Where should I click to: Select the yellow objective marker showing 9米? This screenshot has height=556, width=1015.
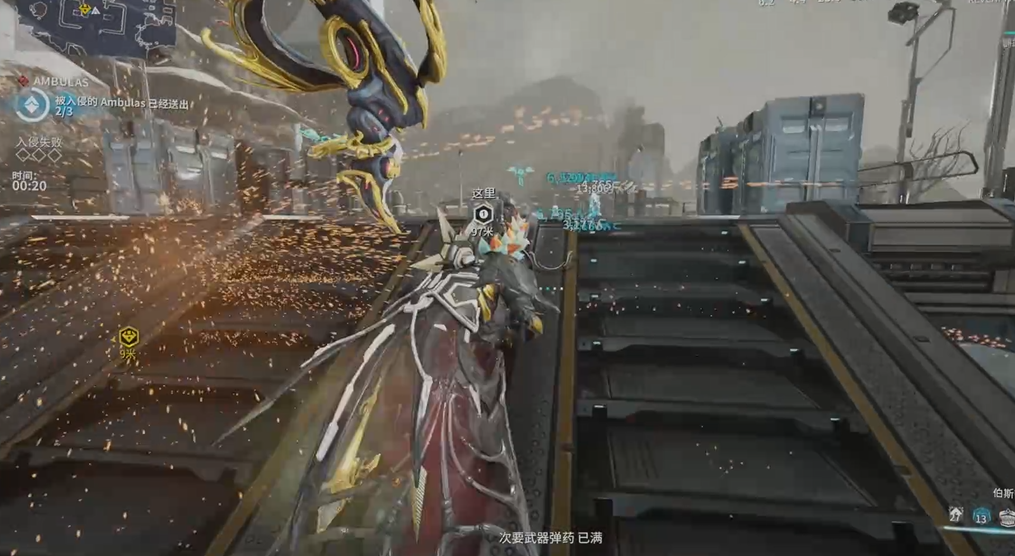click(128, 336)
